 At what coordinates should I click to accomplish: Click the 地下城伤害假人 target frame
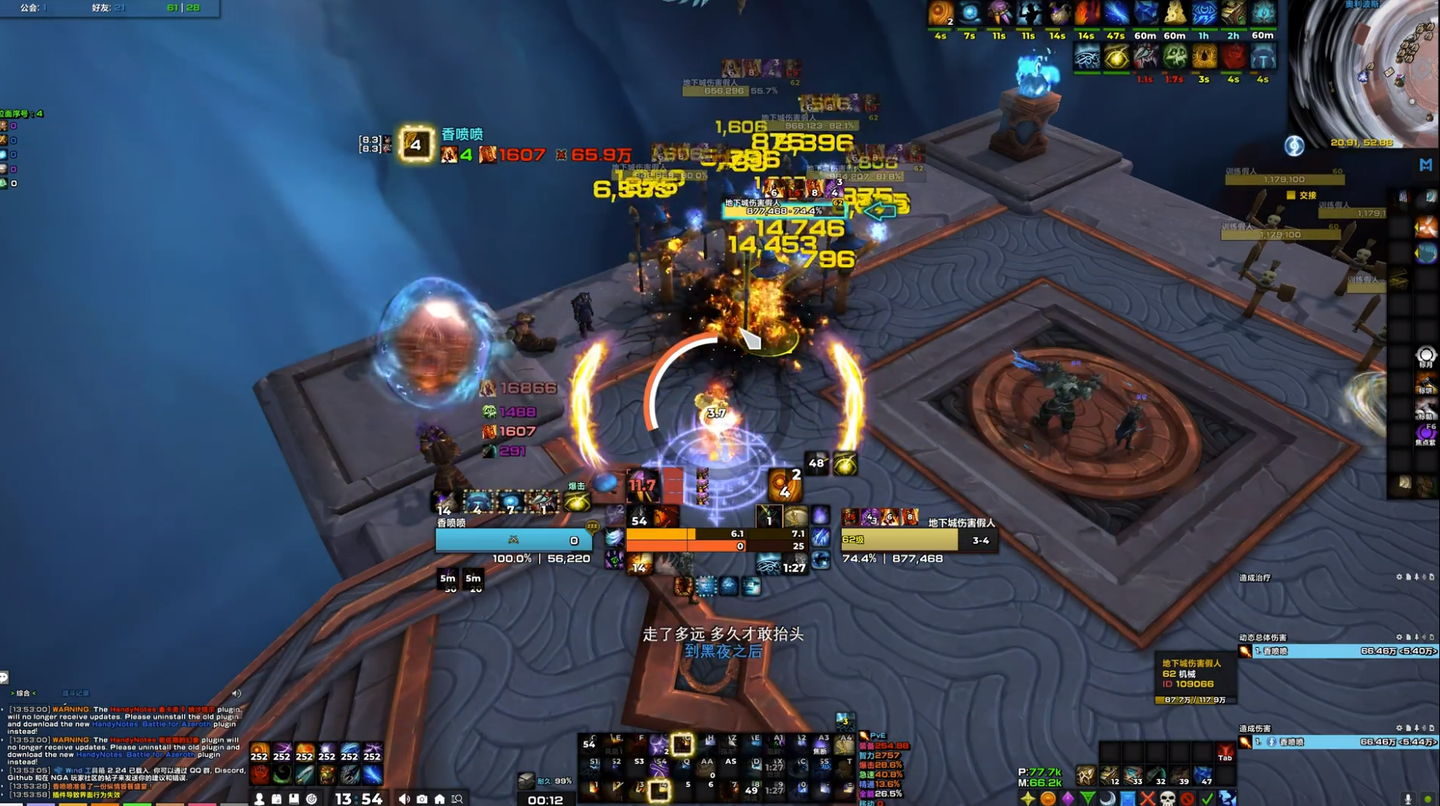point(917,540)
